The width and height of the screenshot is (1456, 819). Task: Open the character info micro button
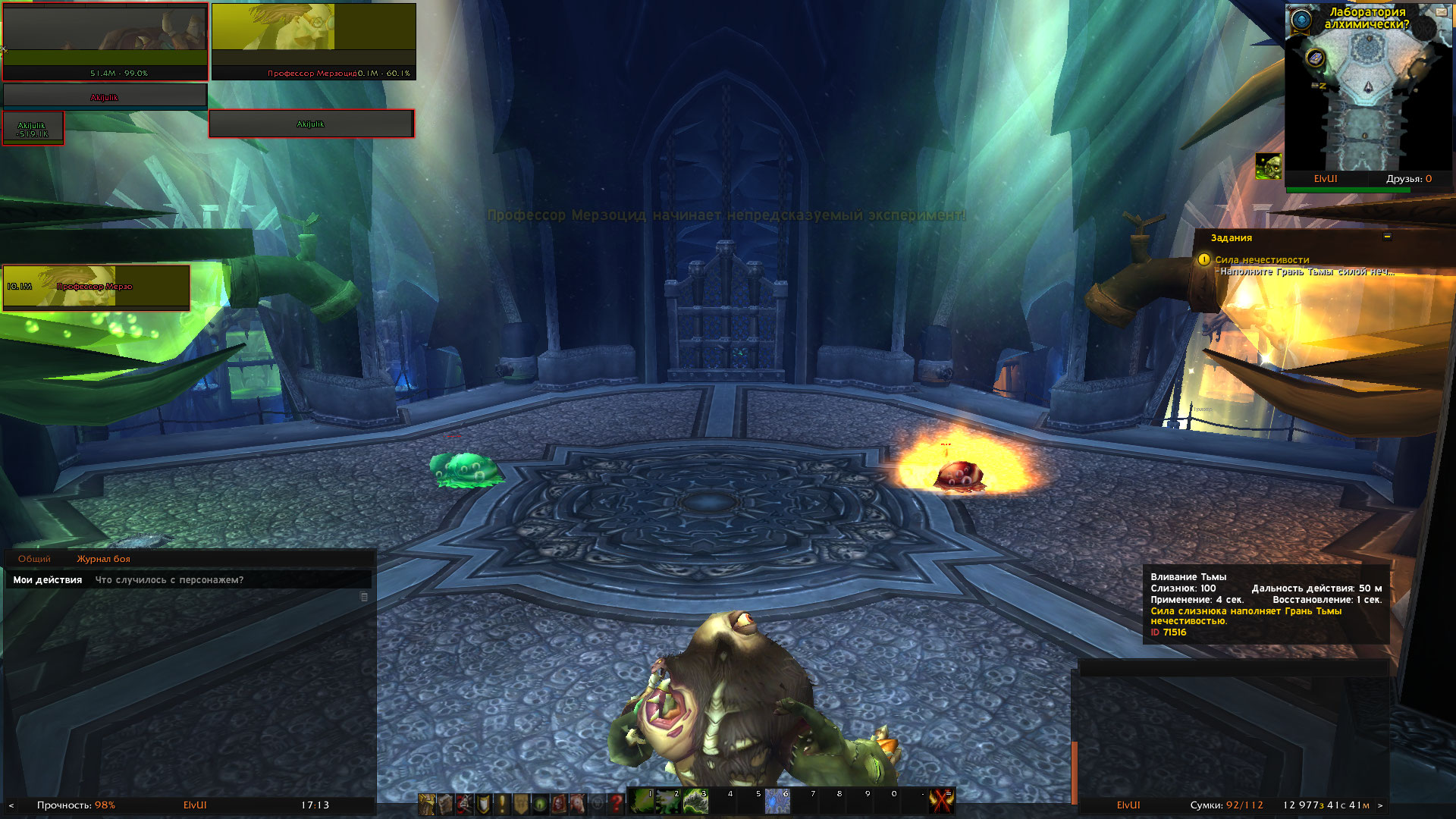pyautogui.click(x=427, y=804)
